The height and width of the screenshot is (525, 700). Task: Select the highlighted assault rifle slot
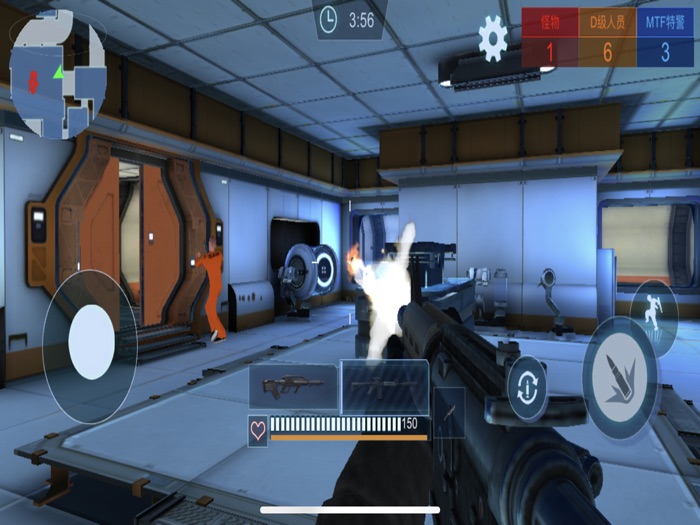click(x=385, y=387)
